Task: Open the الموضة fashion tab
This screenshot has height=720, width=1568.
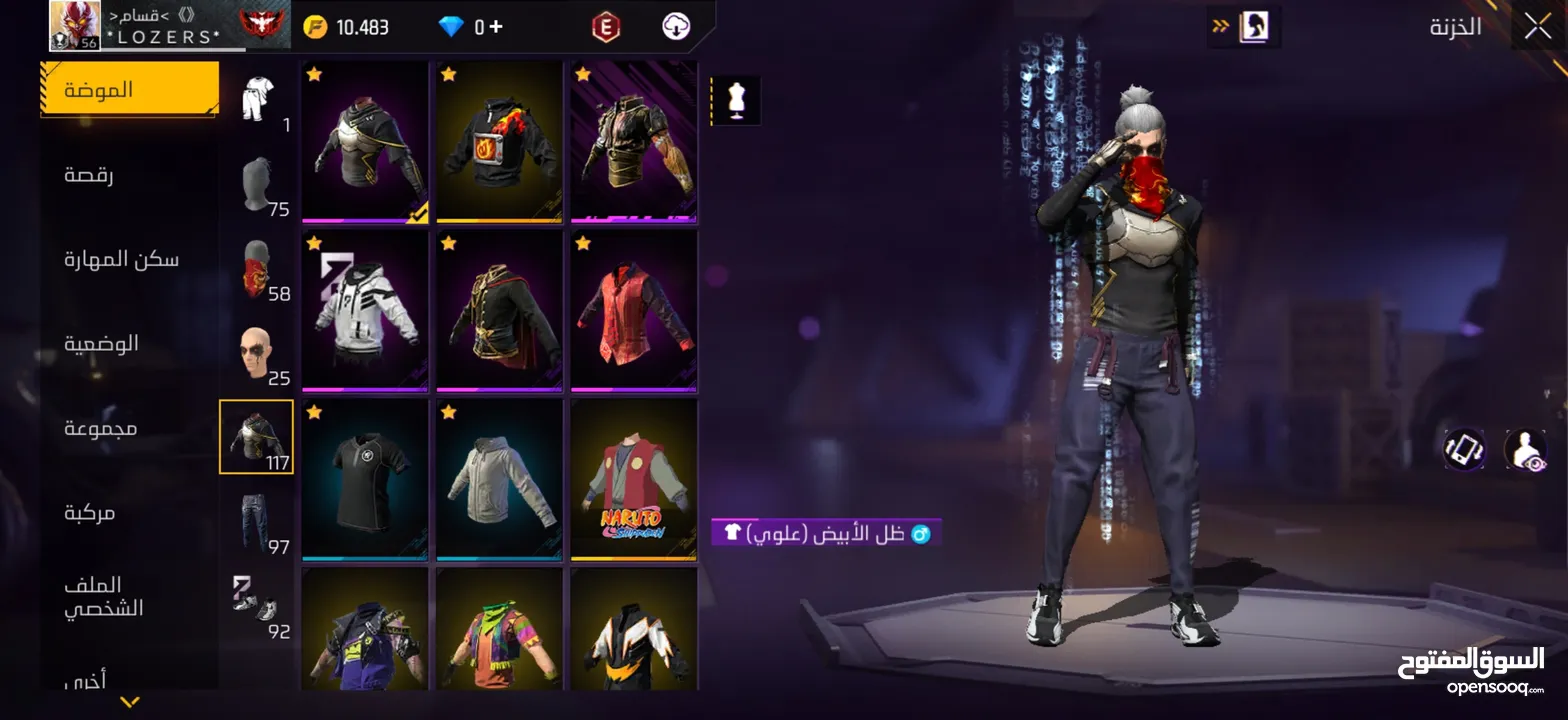Action: 128,90
